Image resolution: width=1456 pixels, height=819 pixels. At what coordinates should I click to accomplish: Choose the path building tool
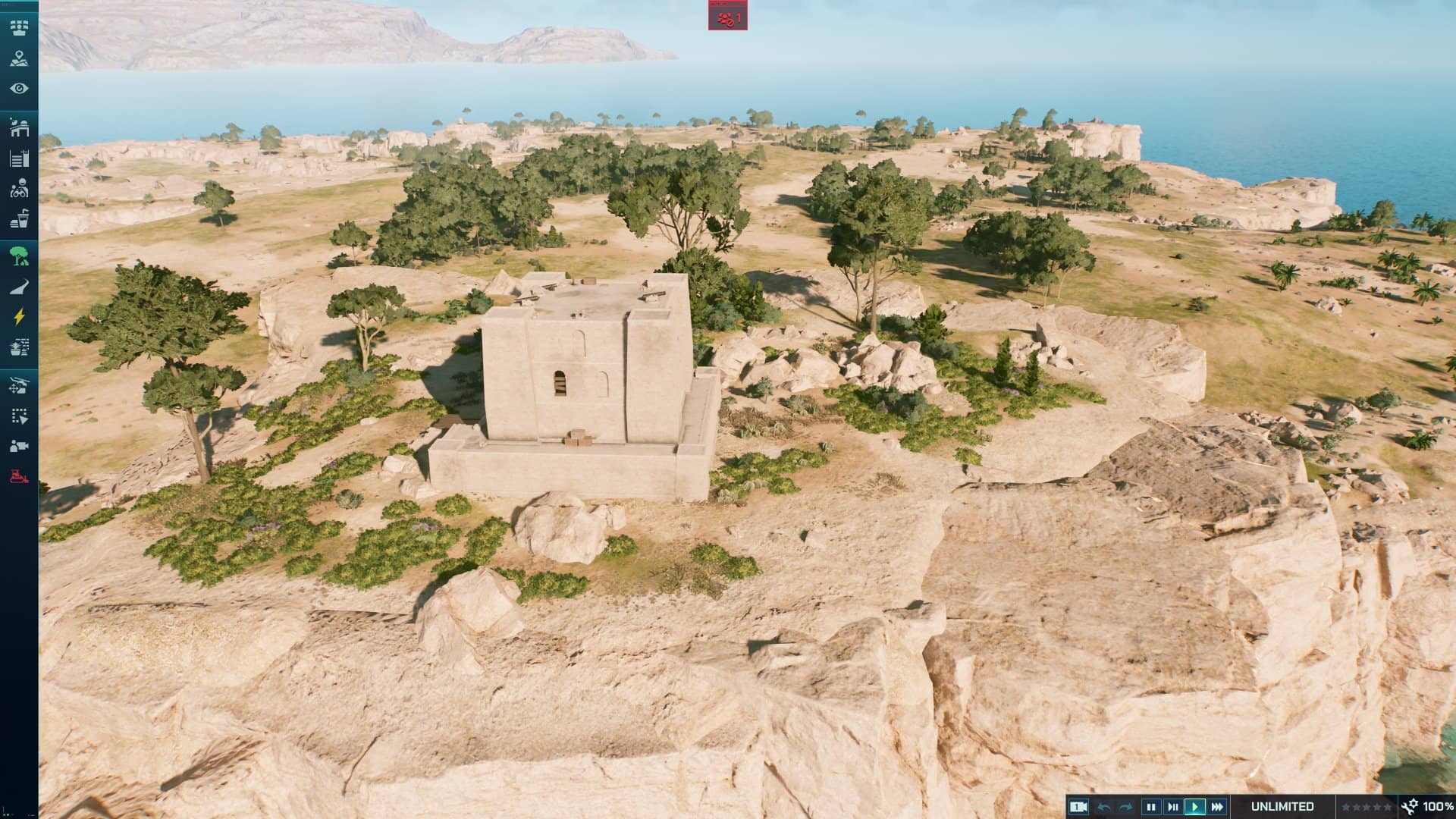19,287
